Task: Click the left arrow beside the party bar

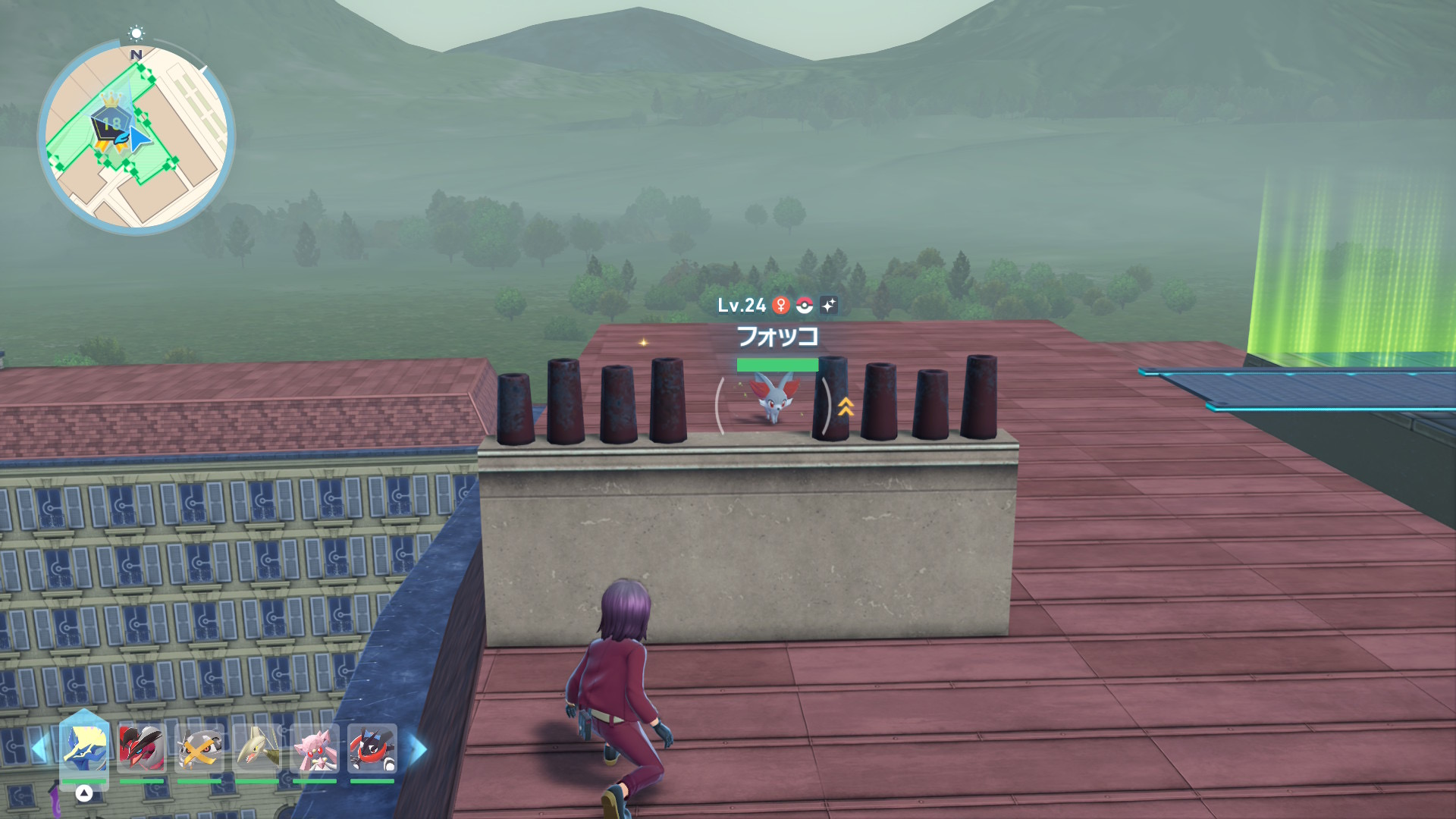Action: click(39, 749)
